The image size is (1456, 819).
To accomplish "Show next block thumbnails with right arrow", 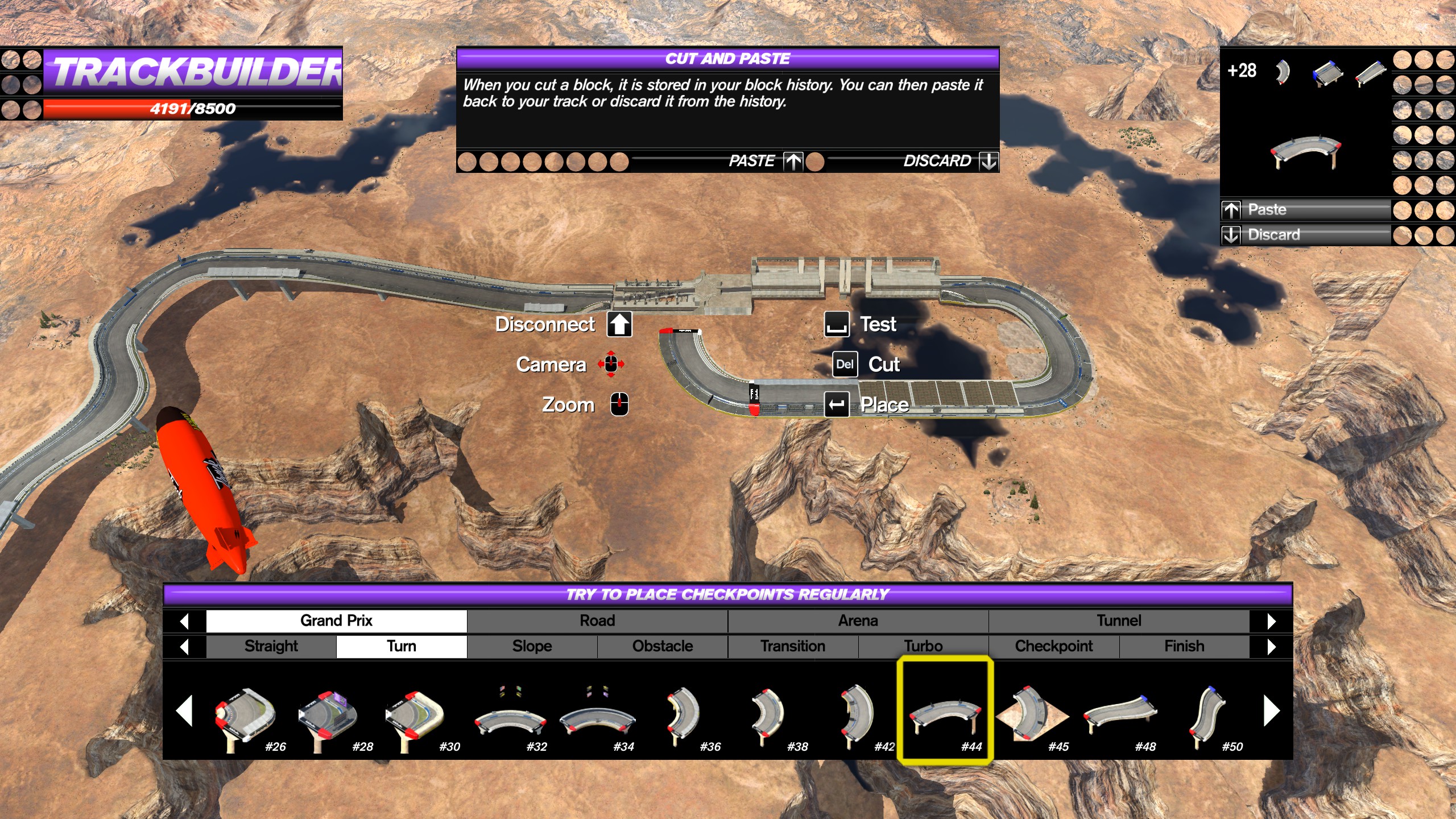I will click(x=1271, y=711).
